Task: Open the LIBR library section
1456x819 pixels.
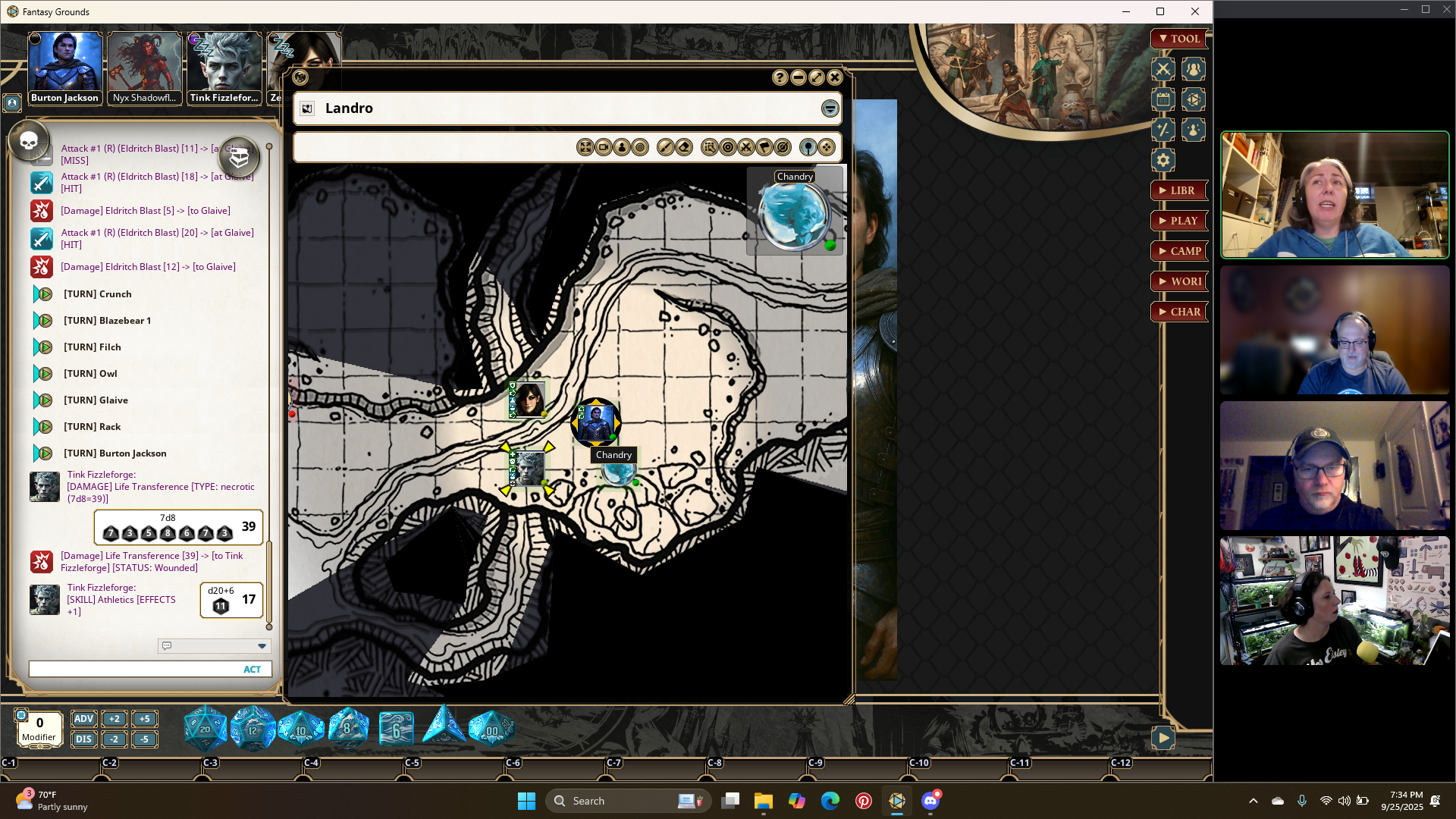Action: click(x=1179, y=190)
